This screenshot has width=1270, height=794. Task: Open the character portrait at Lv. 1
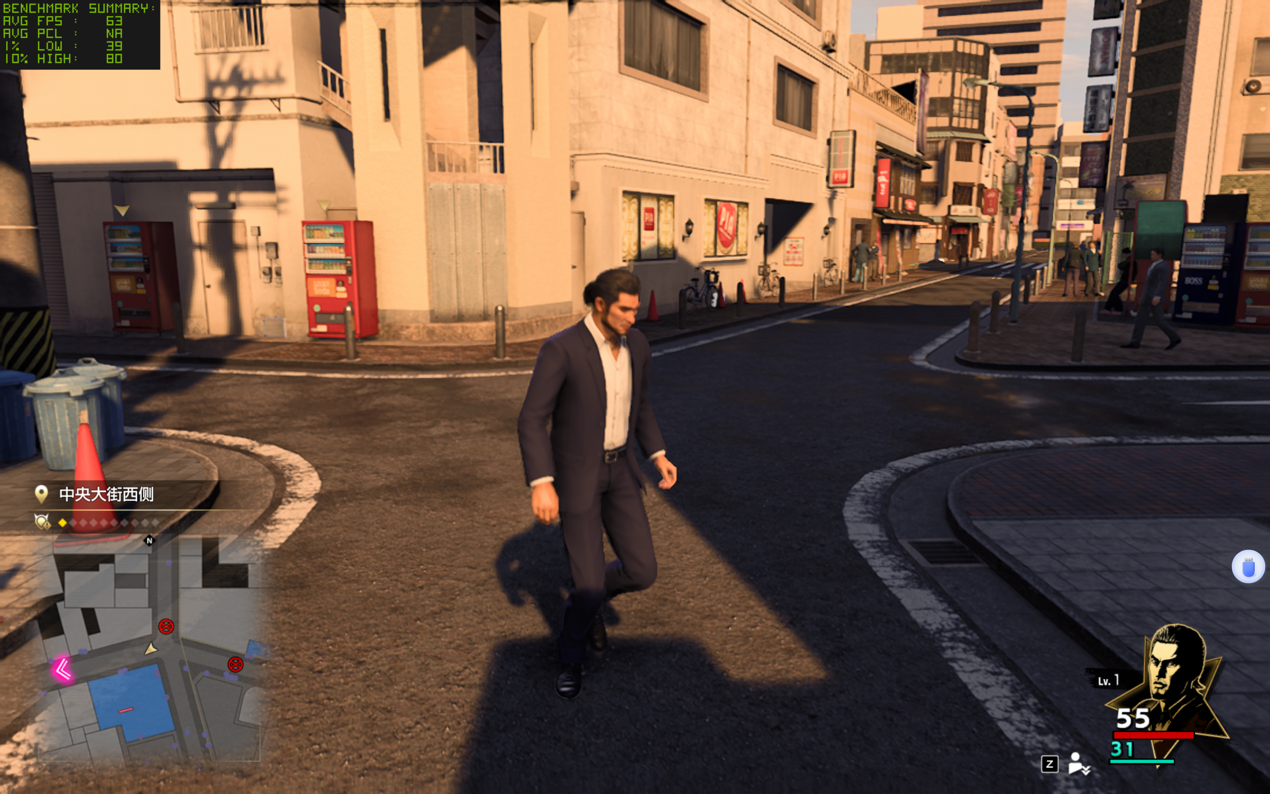point(1170,680)
